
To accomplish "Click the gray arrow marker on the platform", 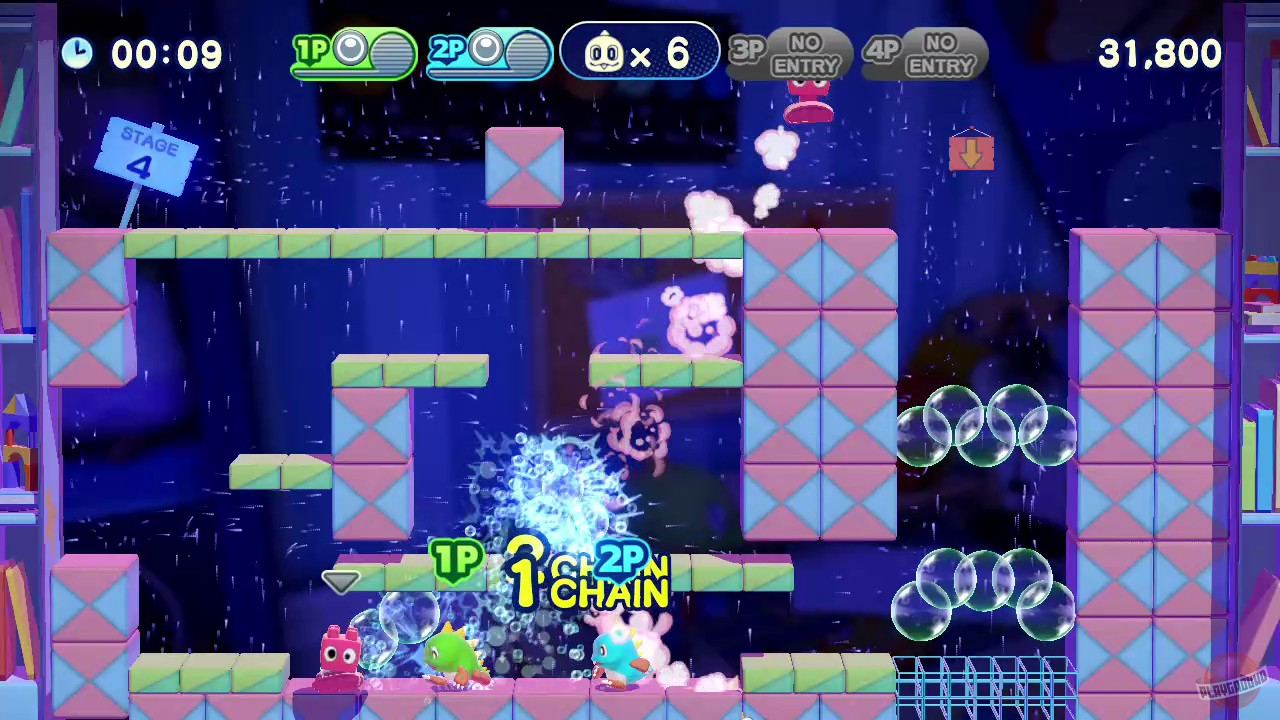I will coord(341,582).
